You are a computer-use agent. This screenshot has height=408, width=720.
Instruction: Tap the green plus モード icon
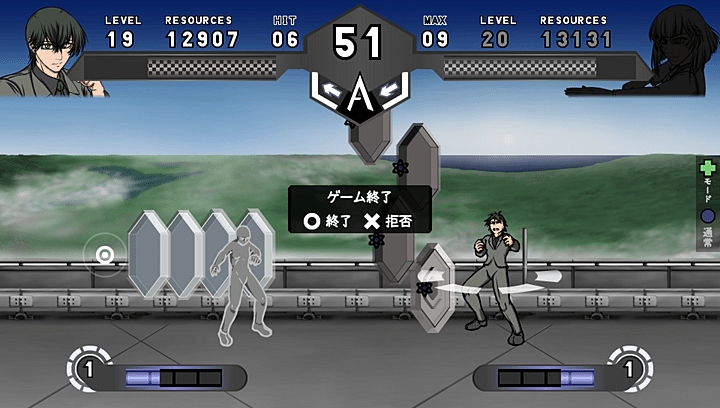708,170
